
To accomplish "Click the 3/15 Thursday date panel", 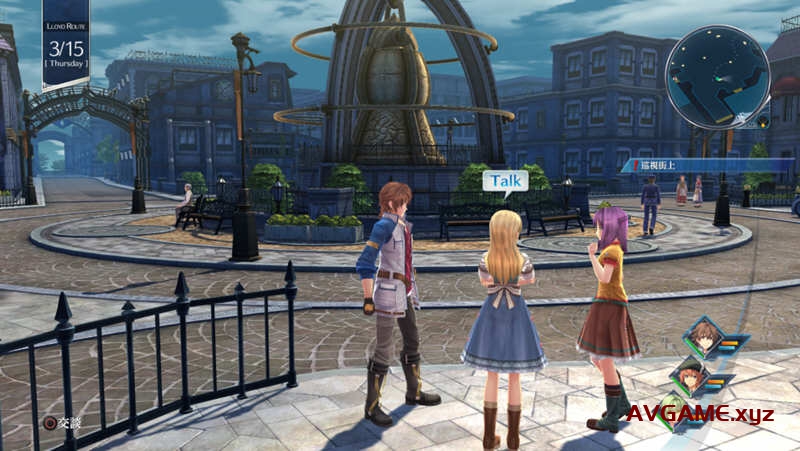I will [66, 48].
